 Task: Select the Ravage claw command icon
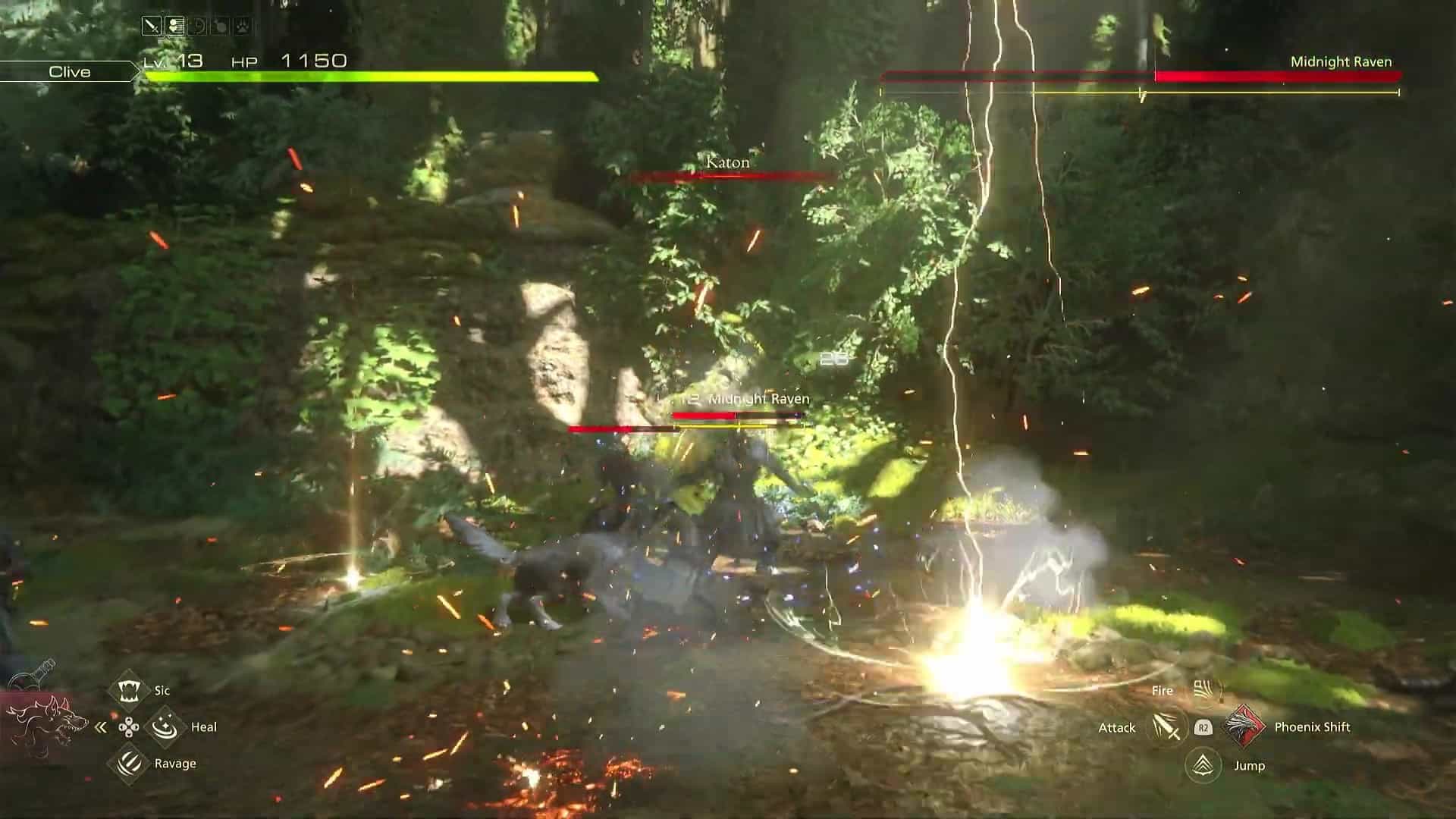(129, 764)
